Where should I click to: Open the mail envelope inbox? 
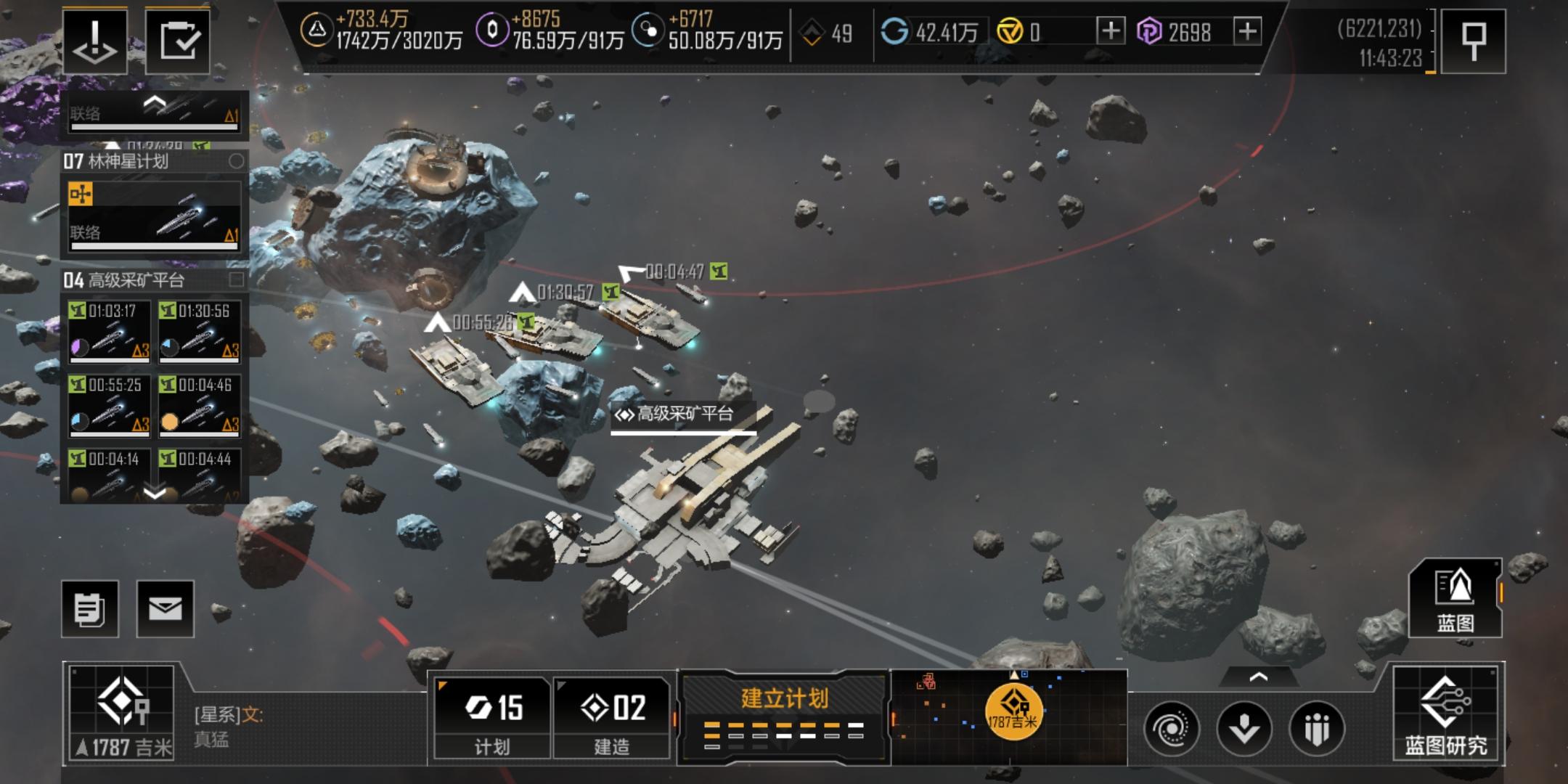coord(166,609)
